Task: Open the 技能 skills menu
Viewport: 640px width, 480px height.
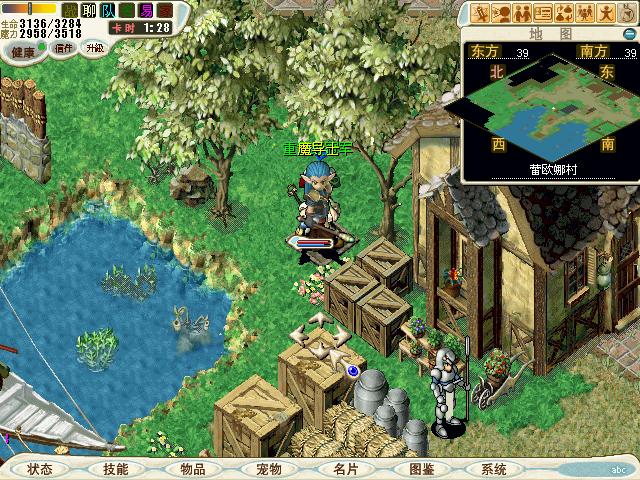Action: [x=115, y=468]
